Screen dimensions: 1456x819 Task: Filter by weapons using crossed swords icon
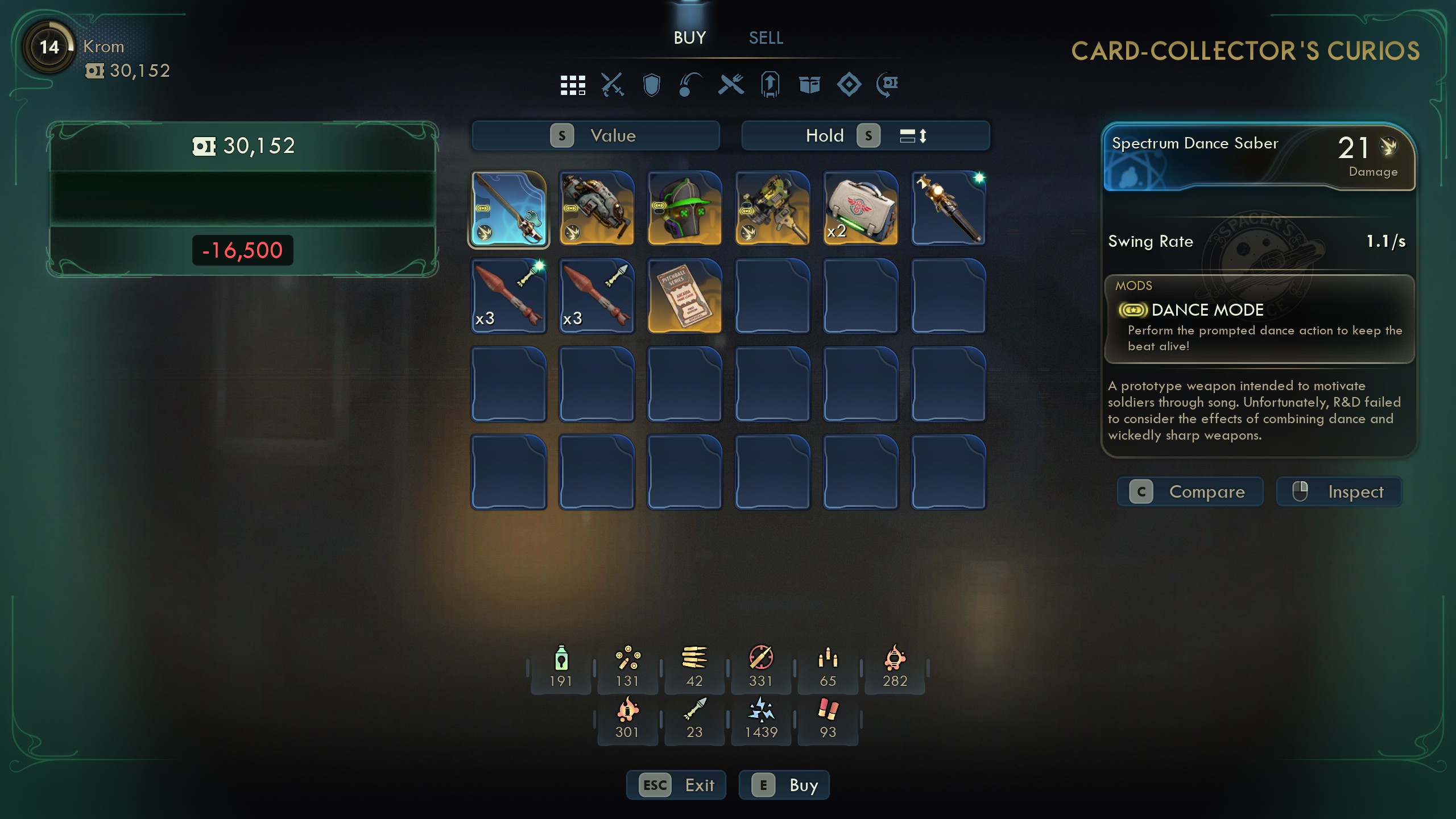pyautogui.click(x=612, y=85)
